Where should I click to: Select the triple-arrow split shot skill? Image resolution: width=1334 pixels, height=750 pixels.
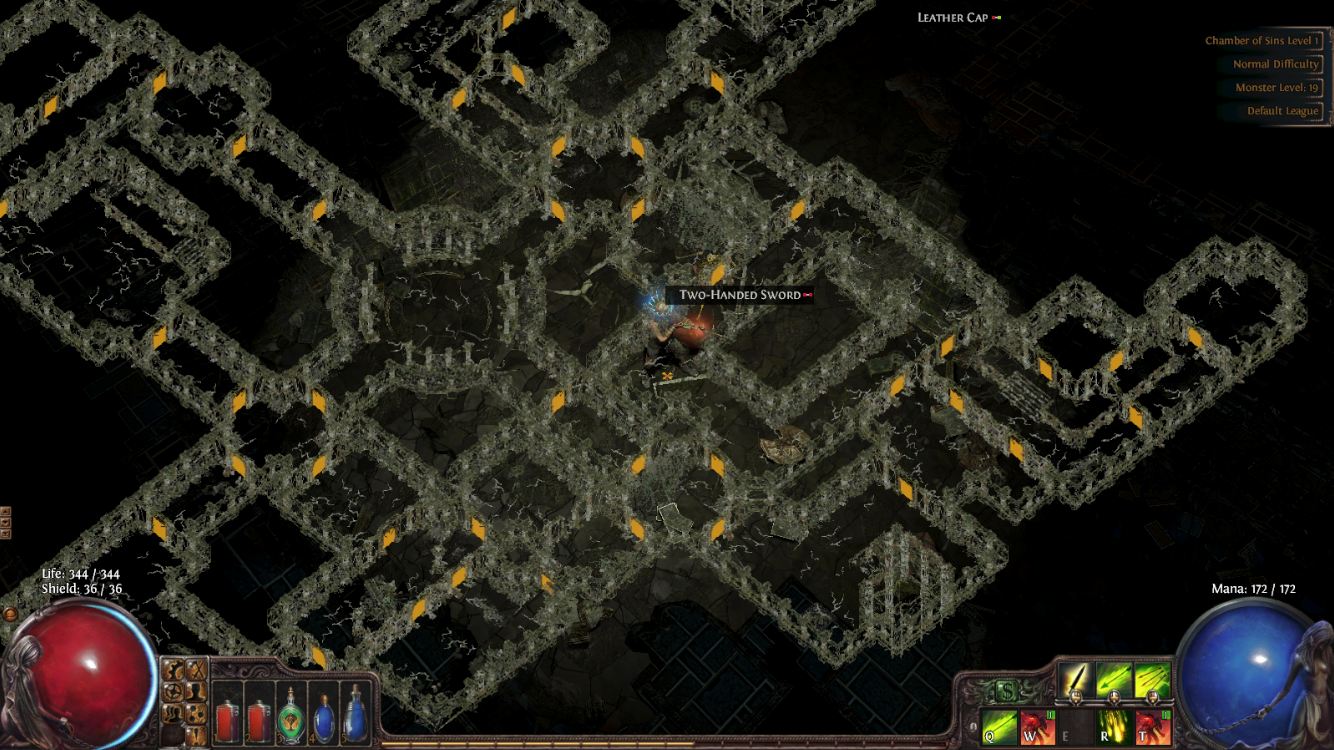[1152, 680]
